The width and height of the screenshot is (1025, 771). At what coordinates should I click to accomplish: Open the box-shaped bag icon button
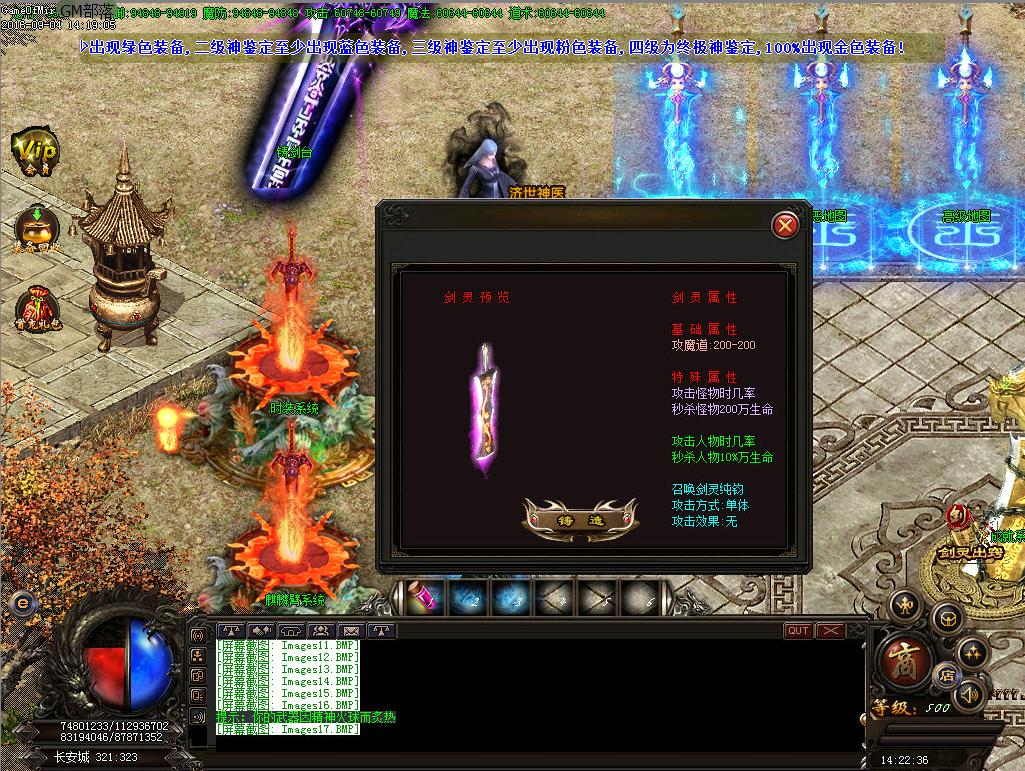[x=947, y=618]
